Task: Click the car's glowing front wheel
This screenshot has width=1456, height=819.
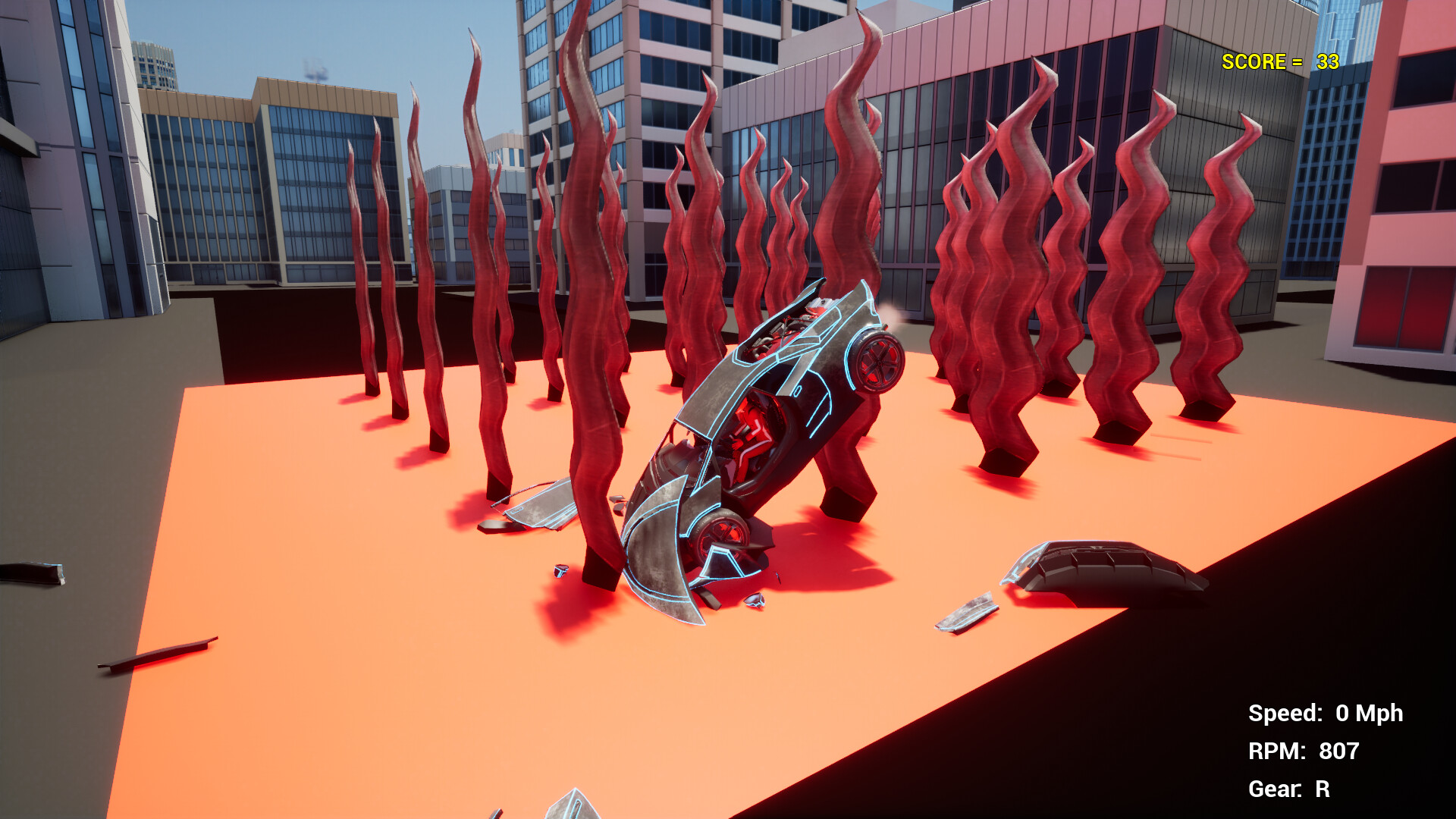Action: pos(877,362)
